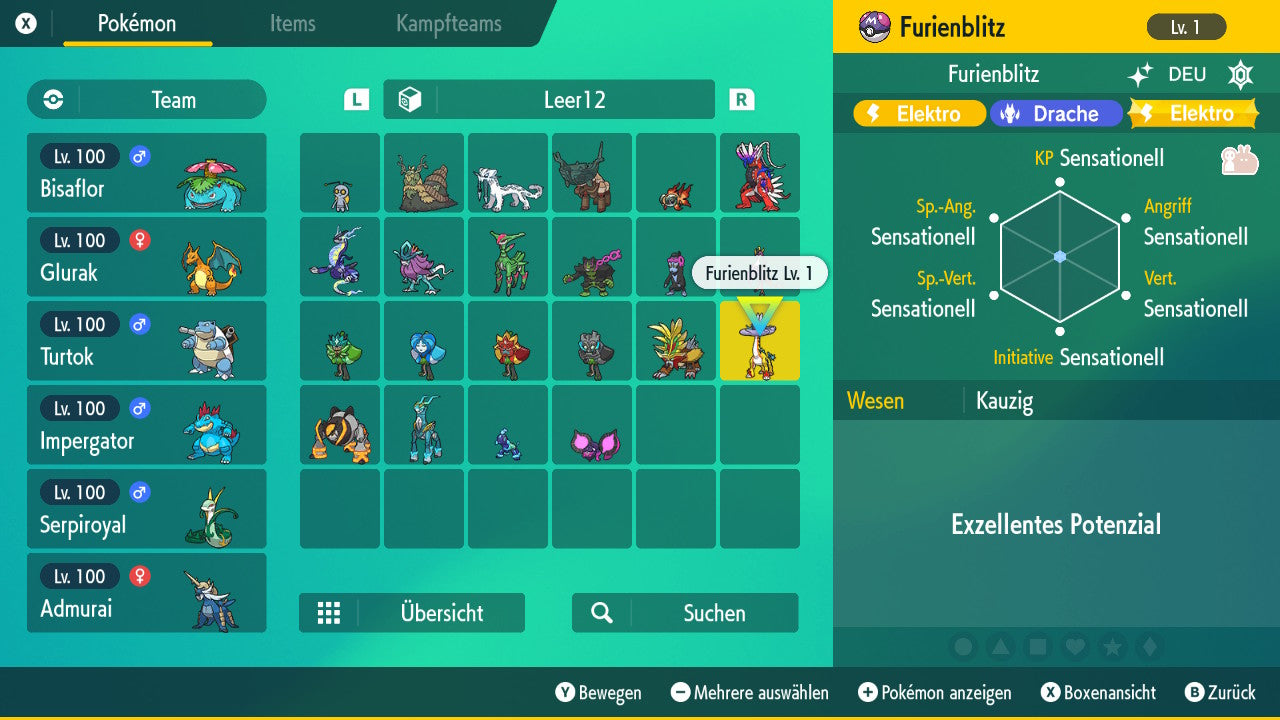
Task: Select the Glurak entry in the team list
Action: tap(146, 257)
